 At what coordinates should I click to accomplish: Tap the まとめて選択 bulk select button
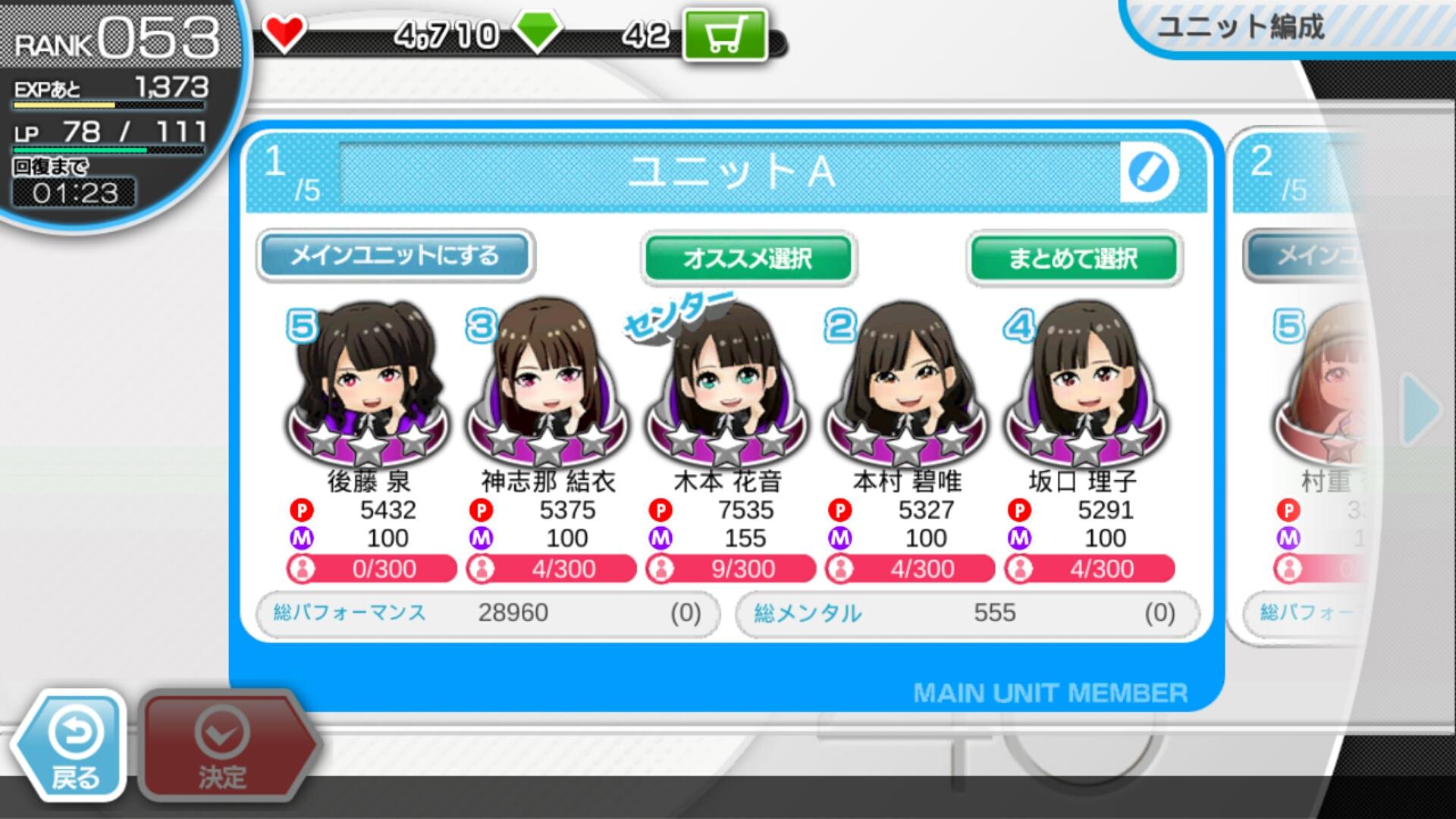pyautogui.click(x=1073, y=258)
